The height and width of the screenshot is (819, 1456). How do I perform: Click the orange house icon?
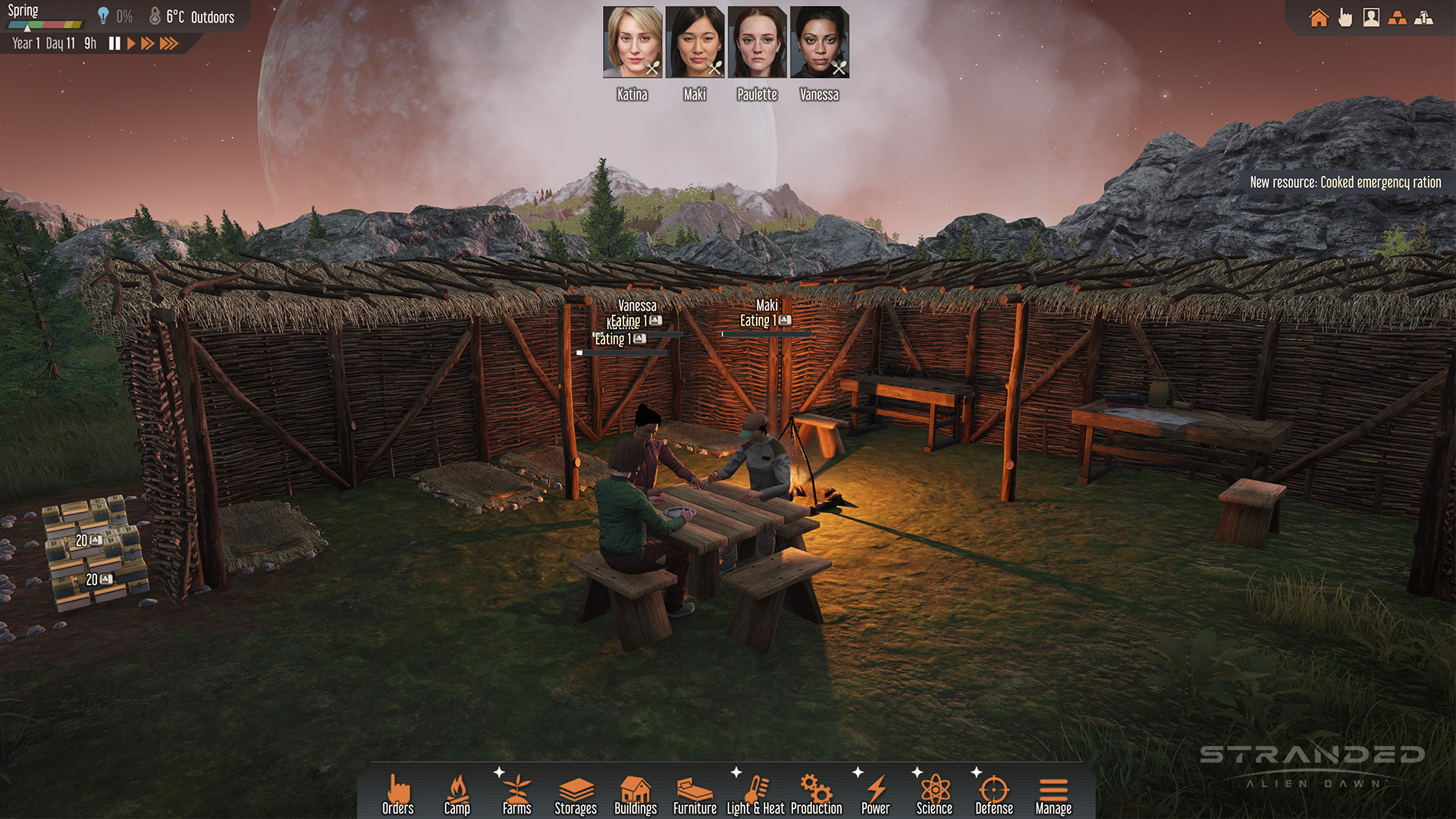pyautogui.click(x=1319, y=17)
